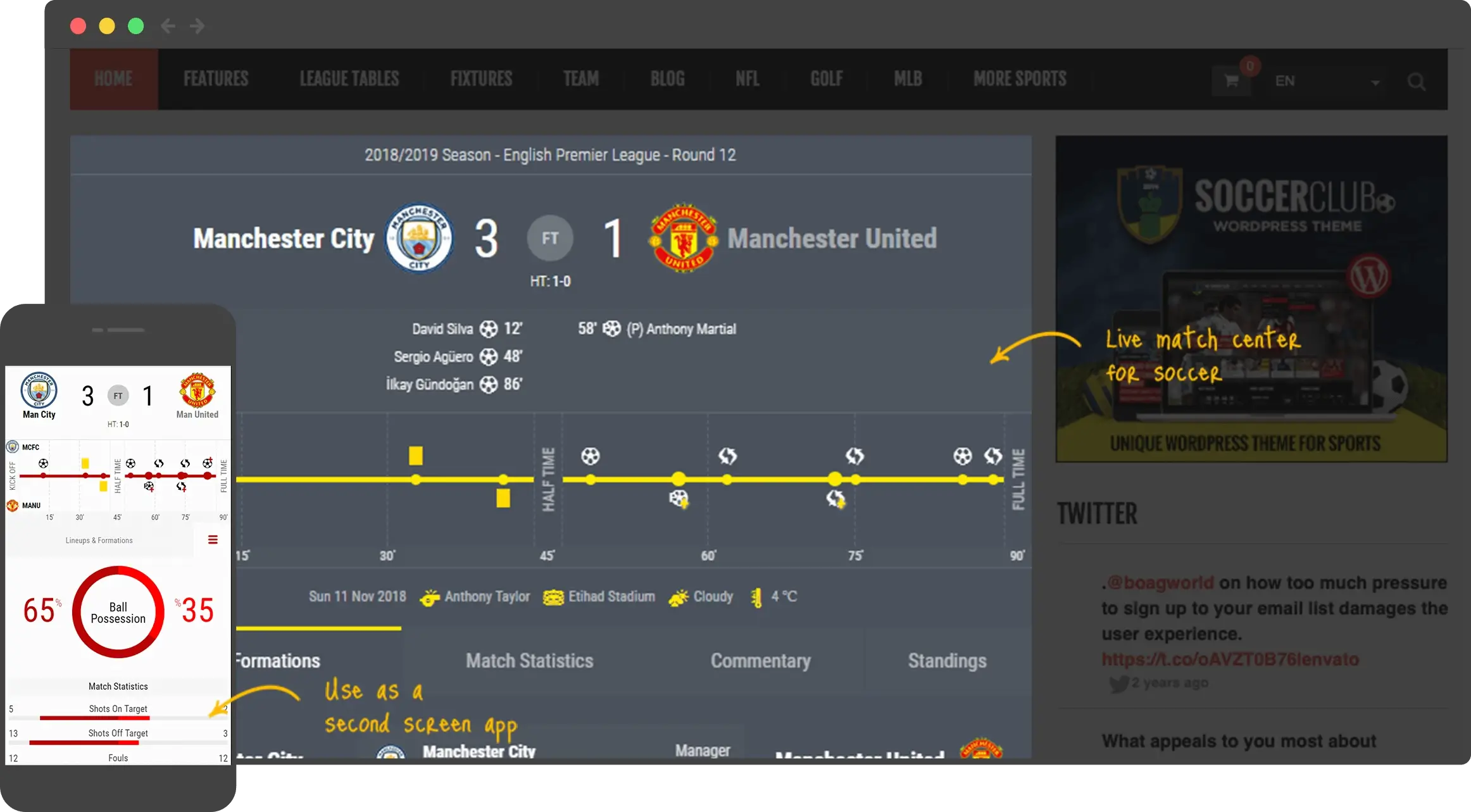Expand the More Sports menu
Screen dimensions: 1471x812
1020,78
